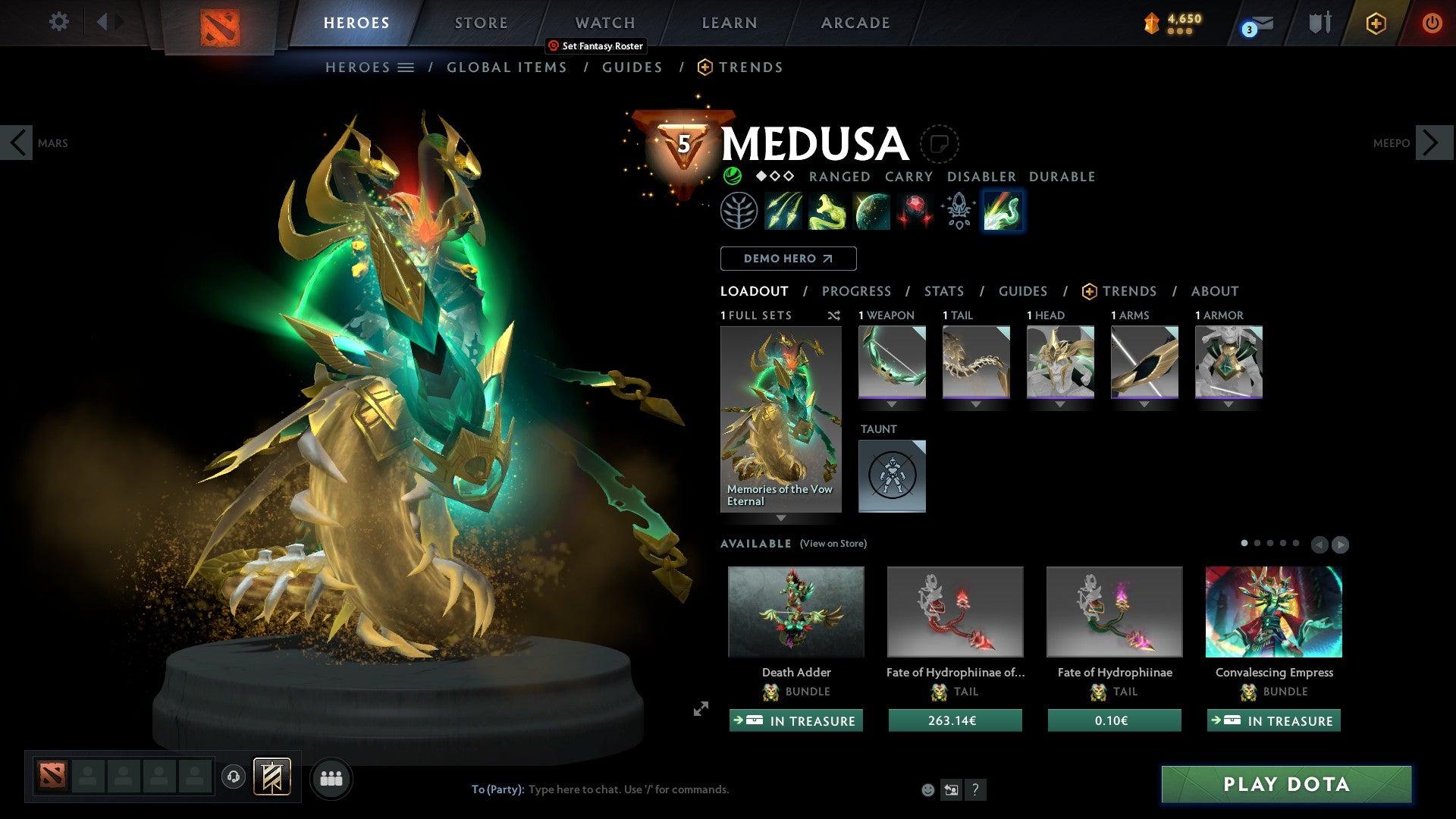Open the Weapon slot dropdown arrow
This screenshot has width=1456, height=819.
(892, 404)
